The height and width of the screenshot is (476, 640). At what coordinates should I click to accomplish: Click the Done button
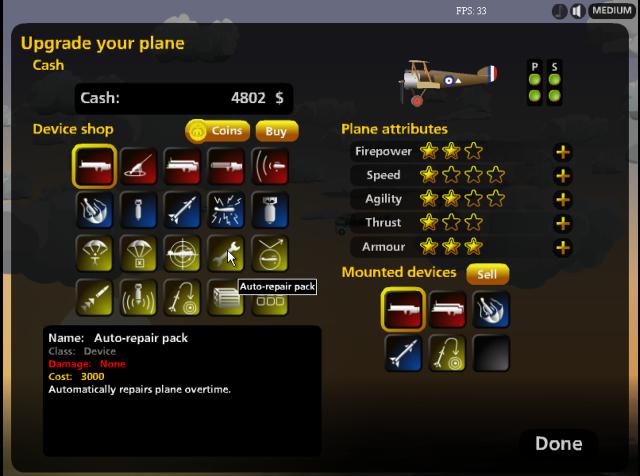pyautogui.click(x=558, y=443)
